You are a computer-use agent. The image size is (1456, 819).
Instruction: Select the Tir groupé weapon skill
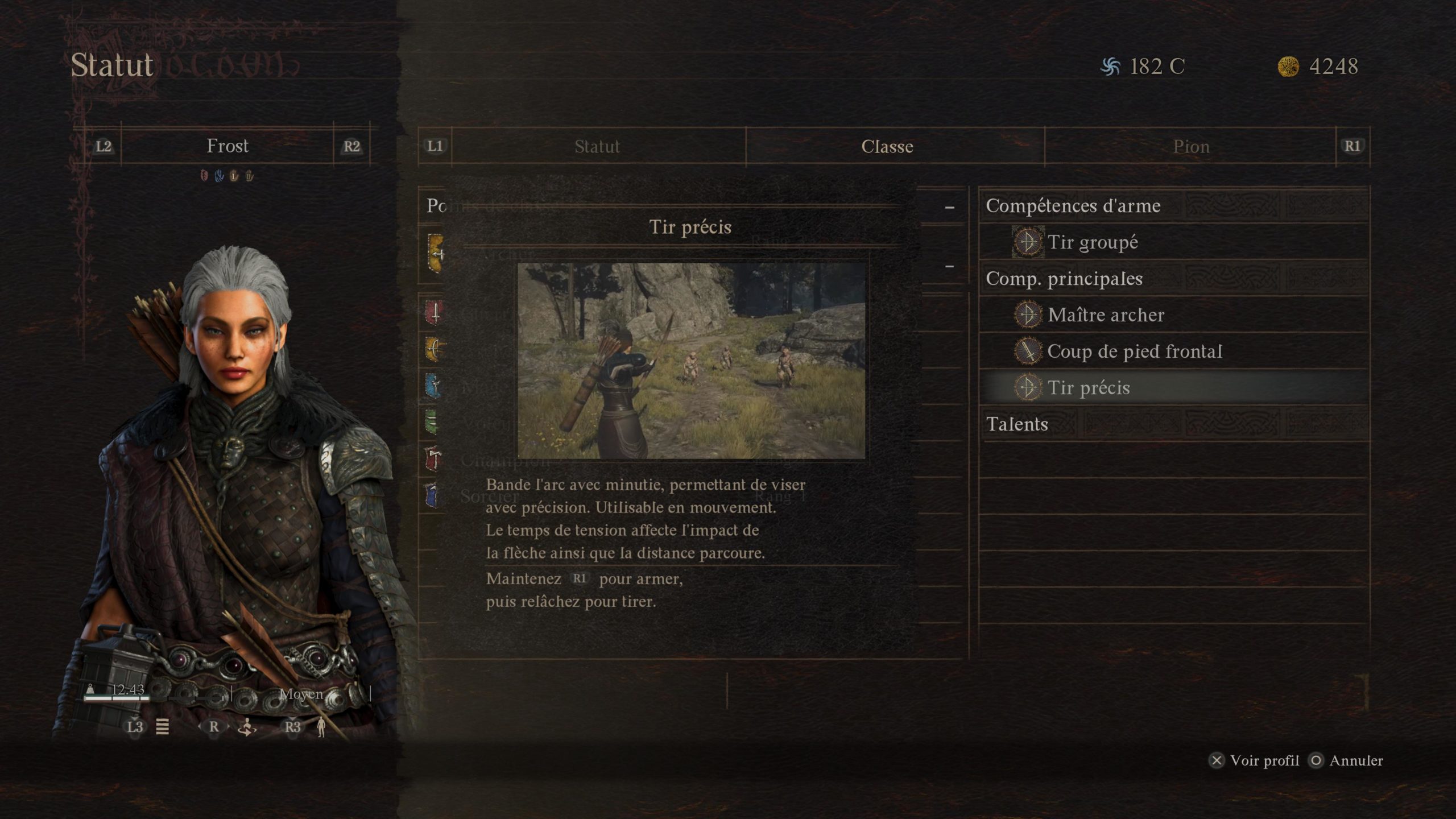tap(1092, 242)
